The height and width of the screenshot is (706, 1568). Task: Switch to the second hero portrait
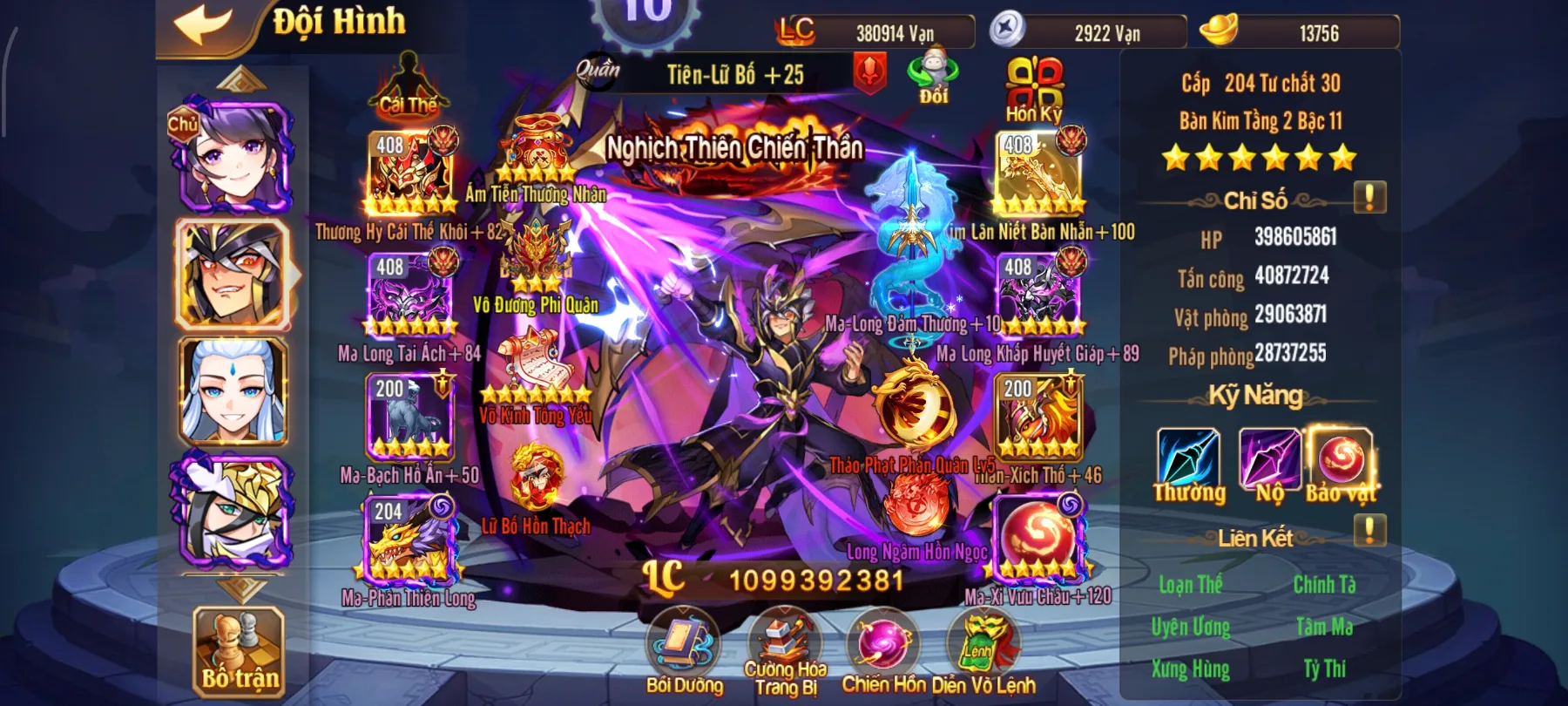(233, 275)
